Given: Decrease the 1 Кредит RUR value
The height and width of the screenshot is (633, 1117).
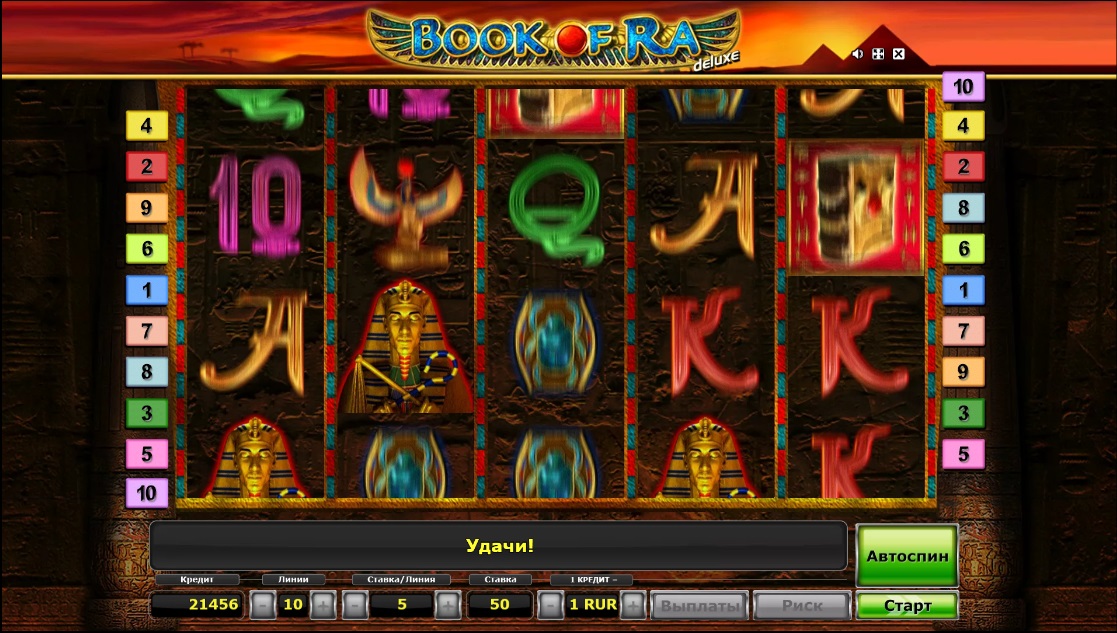Looking at the screenshot, I should tap(549, 605).
